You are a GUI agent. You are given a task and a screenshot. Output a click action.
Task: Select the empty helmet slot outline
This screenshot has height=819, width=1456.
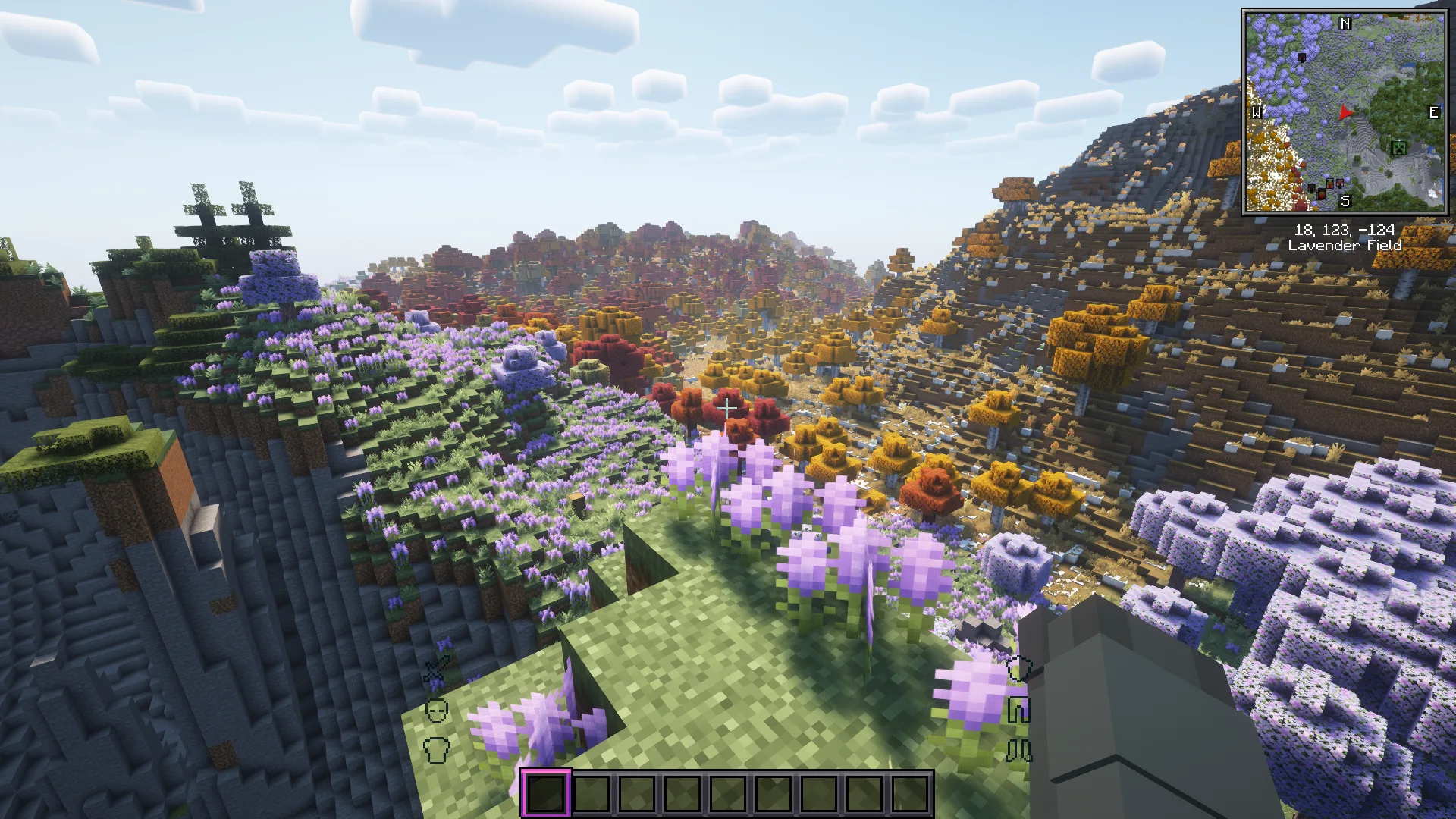437,711
